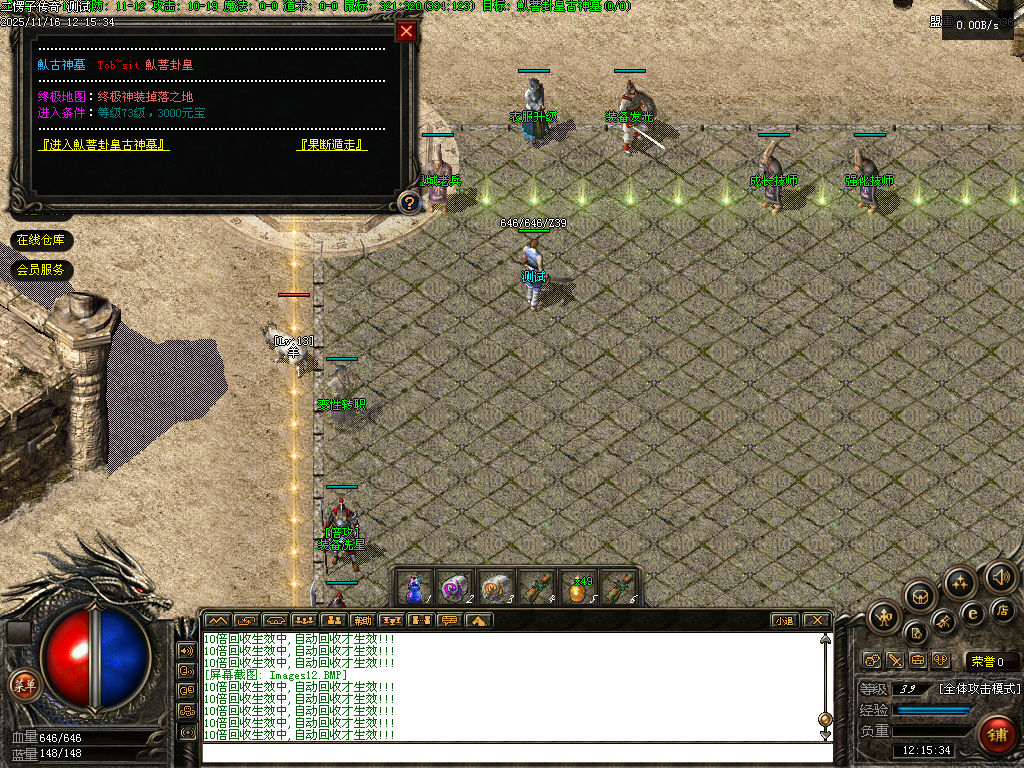Open the 会员服务 member services

point(41,270)
